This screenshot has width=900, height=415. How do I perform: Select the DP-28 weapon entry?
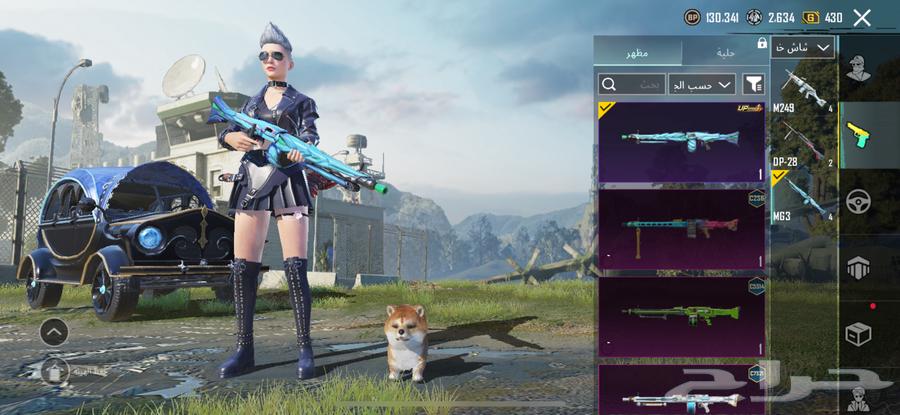click(x=803, y=143)
